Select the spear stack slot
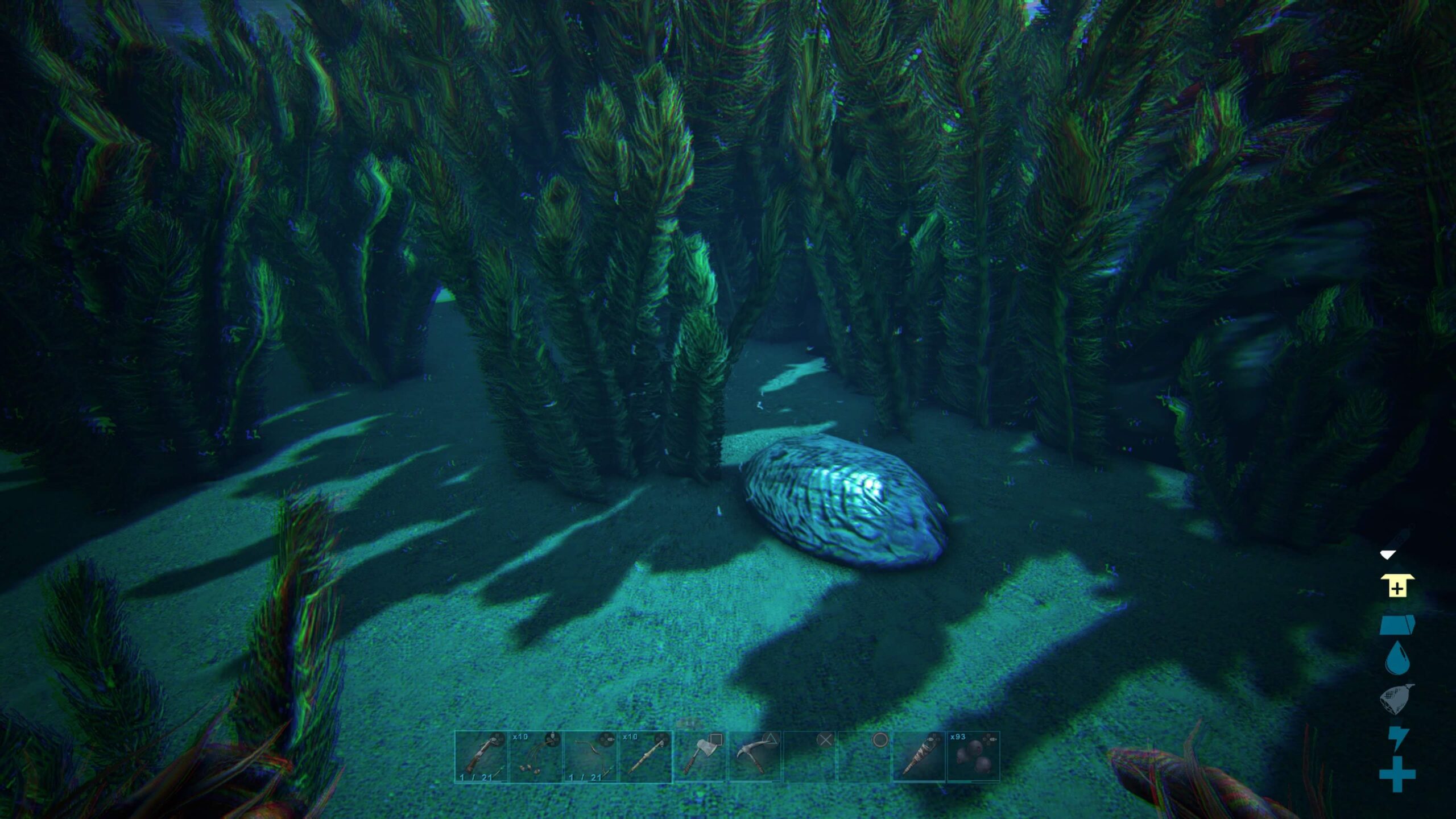This screenshot has height=819, width=1456. [645, 756]
